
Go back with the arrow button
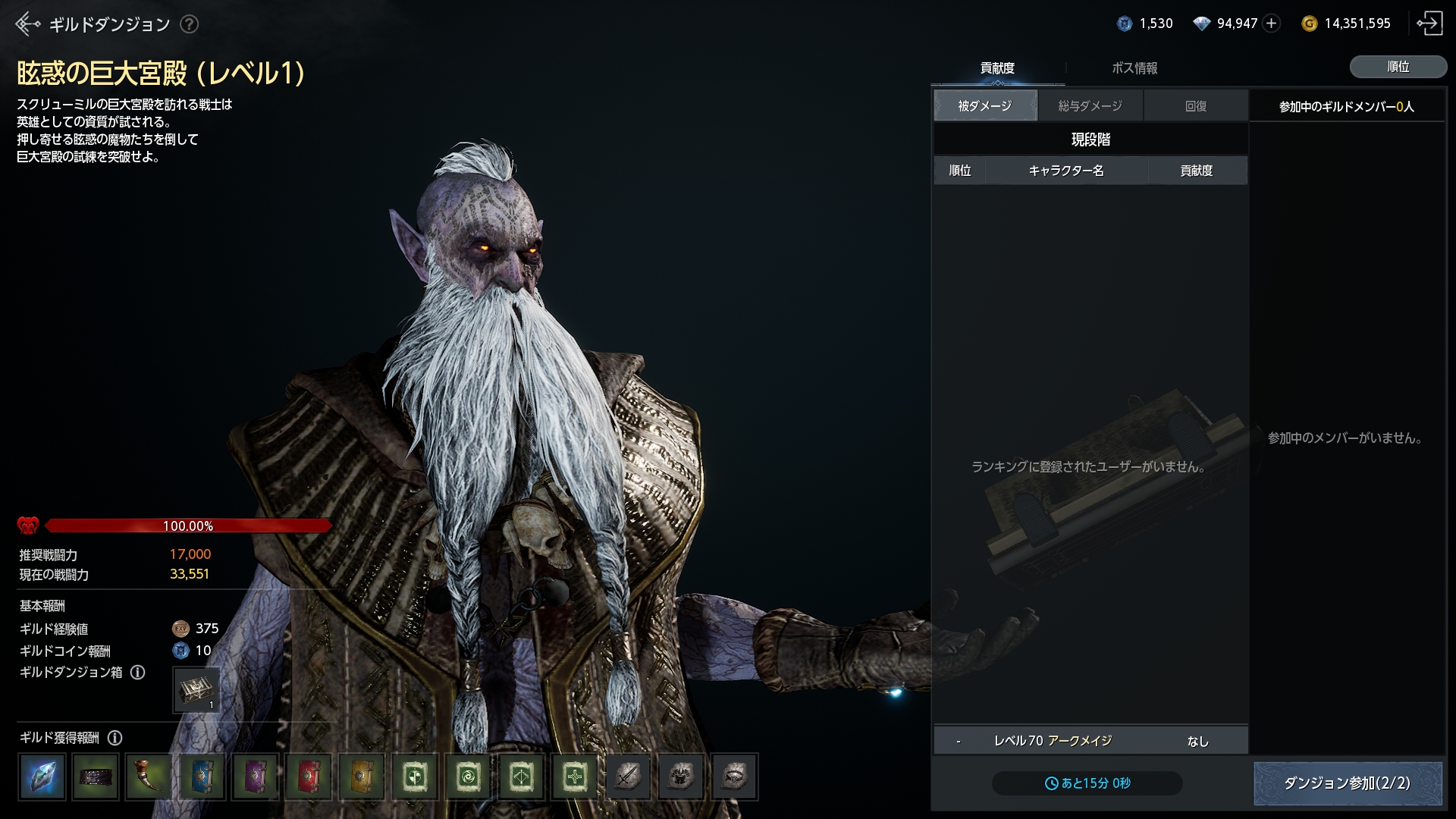click(27, 24)
